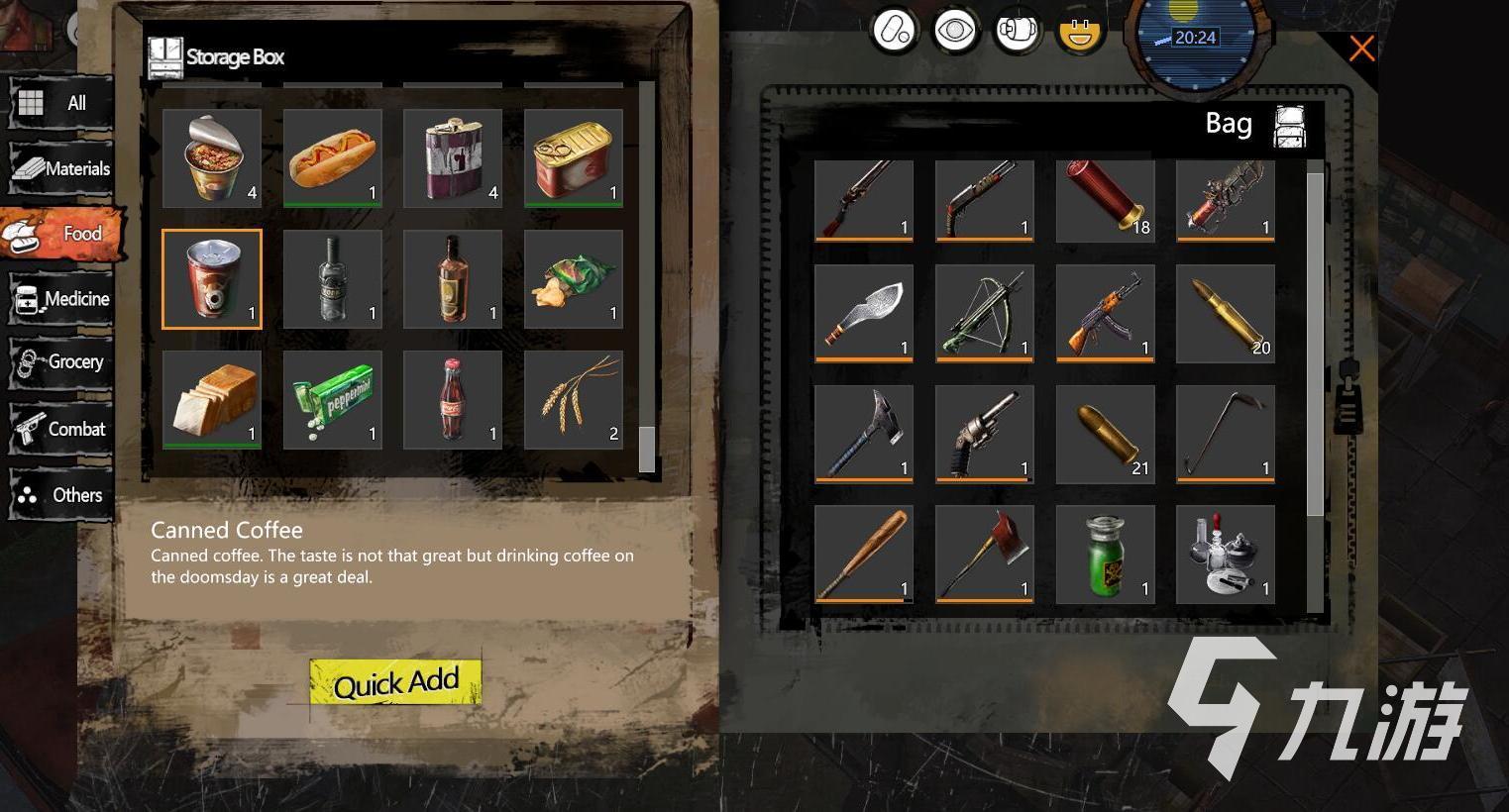Select the Medicine category tab
Image resolution: width=1509 pixels, height=812 pixels.
click(60, 299)
